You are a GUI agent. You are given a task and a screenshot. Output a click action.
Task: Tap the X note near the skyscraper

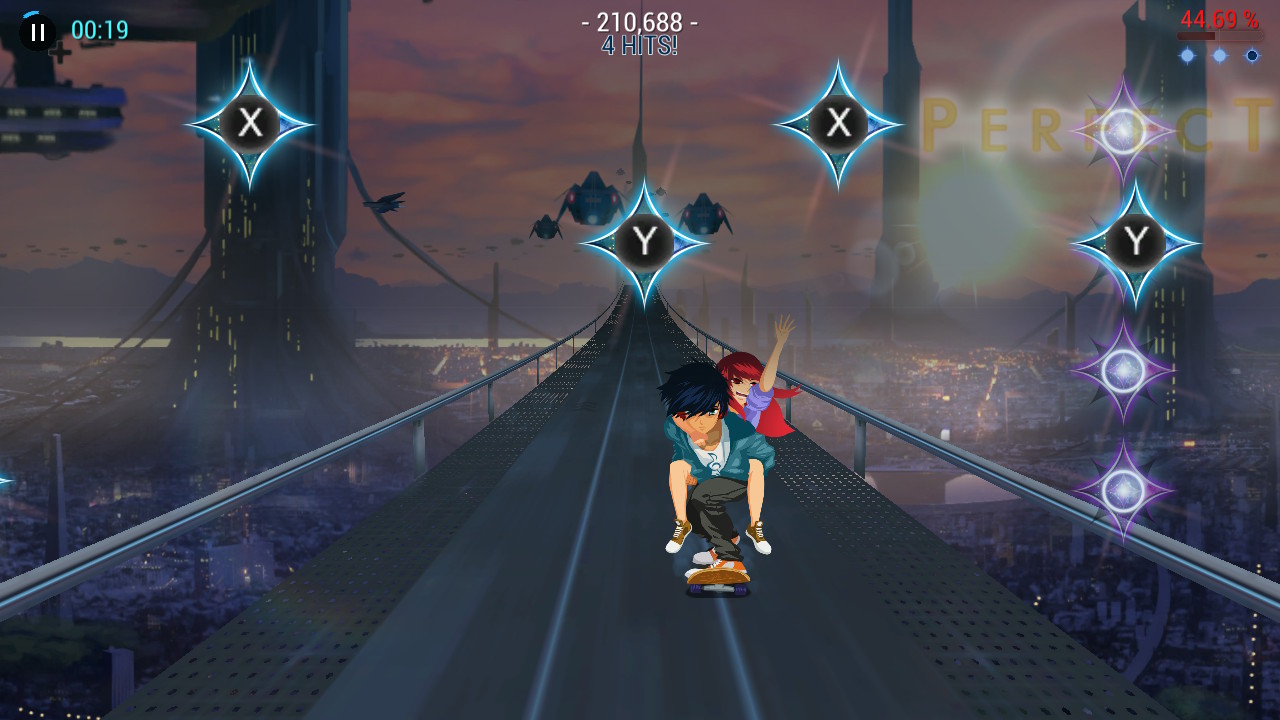pos(838,123)
